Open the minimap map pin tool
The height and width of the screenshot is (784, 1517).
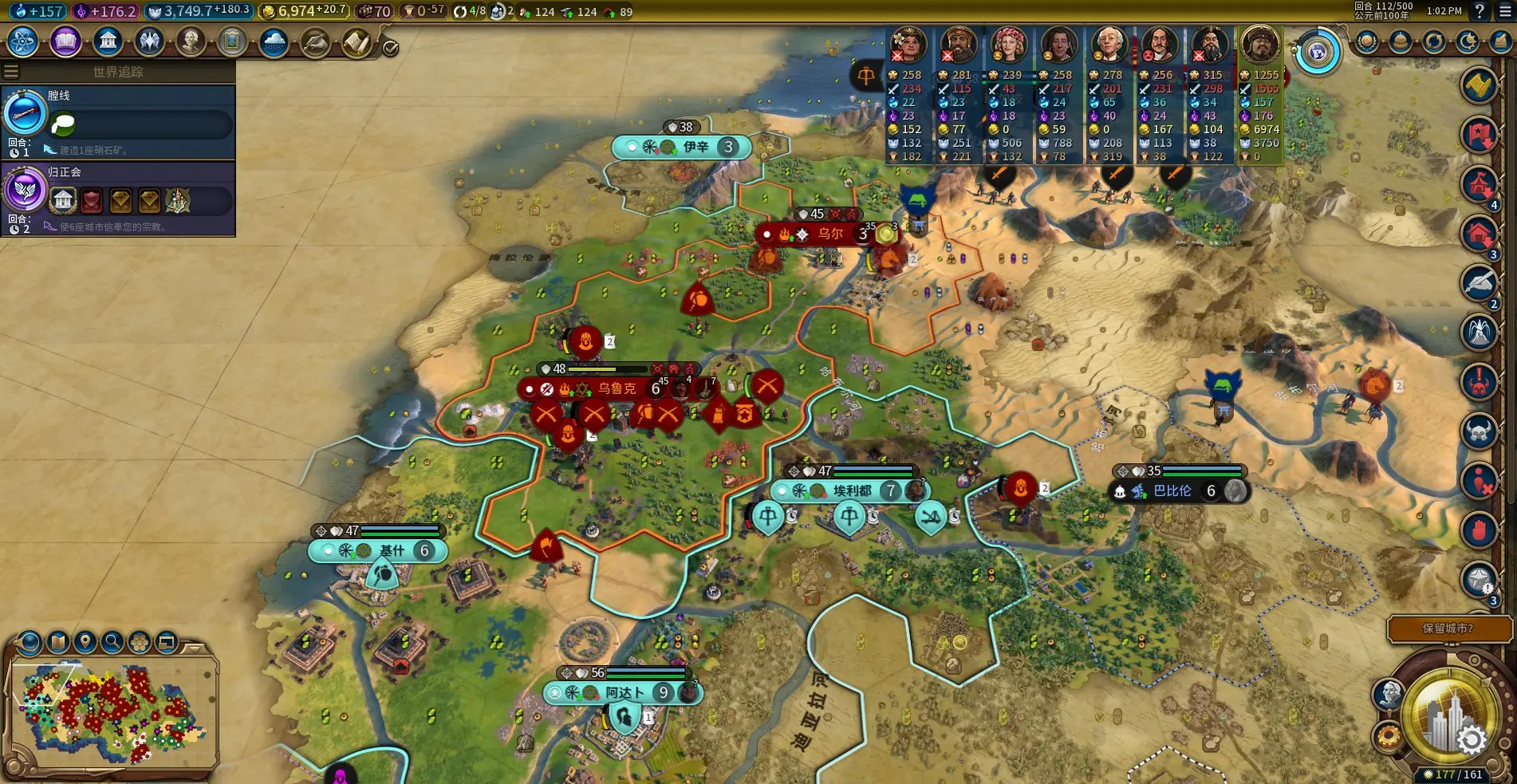click(85, 641)
